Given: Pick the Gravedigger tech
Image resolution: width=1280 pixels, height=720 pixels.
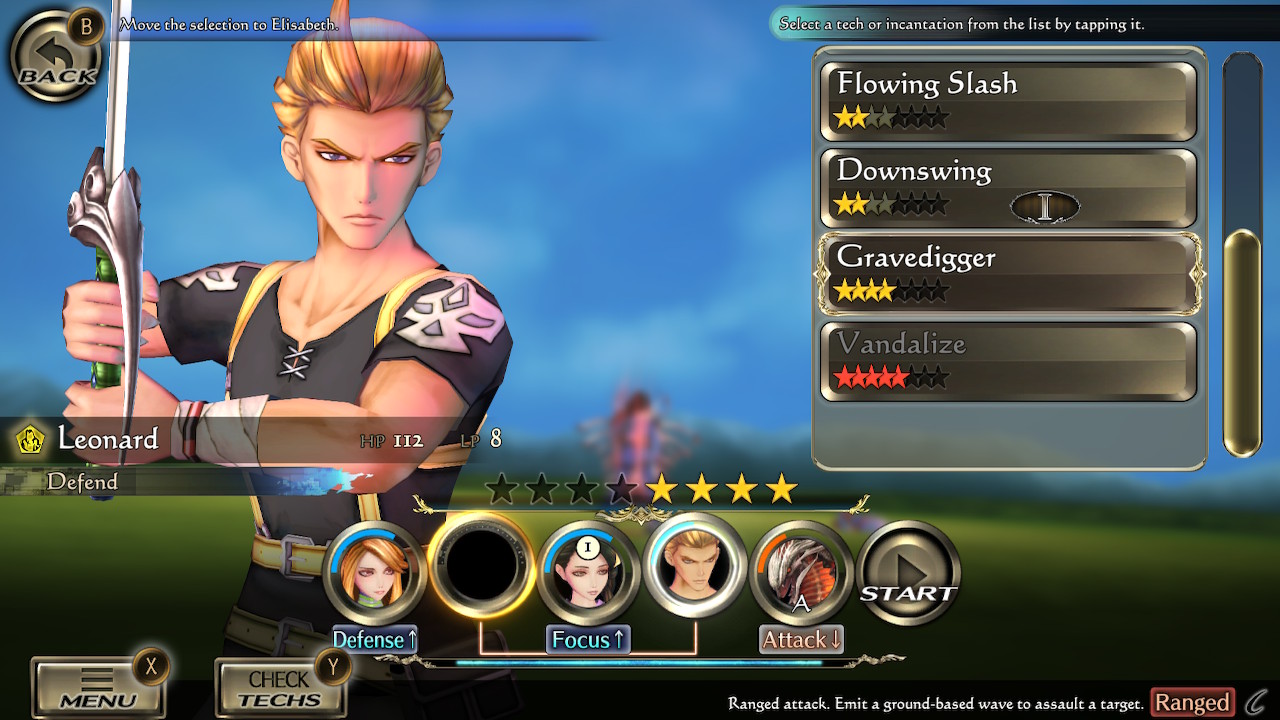Looking at the screenshot, I should pos(1008,274).
